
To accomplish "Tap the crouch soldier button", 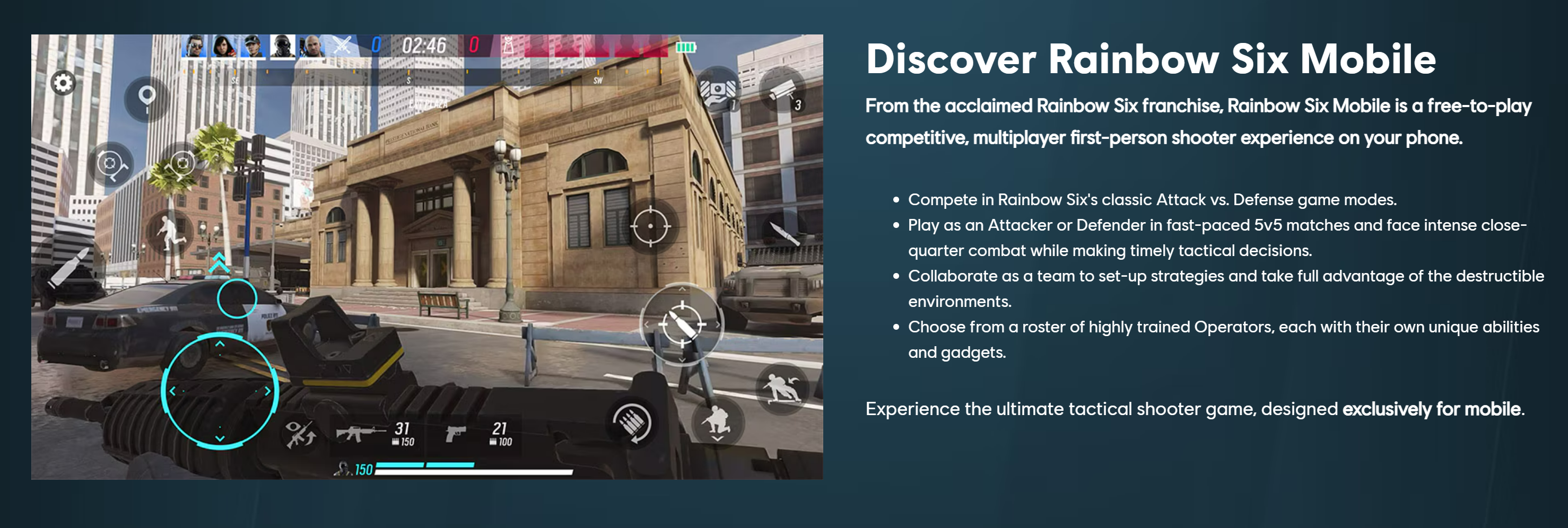I will point(718,421).
